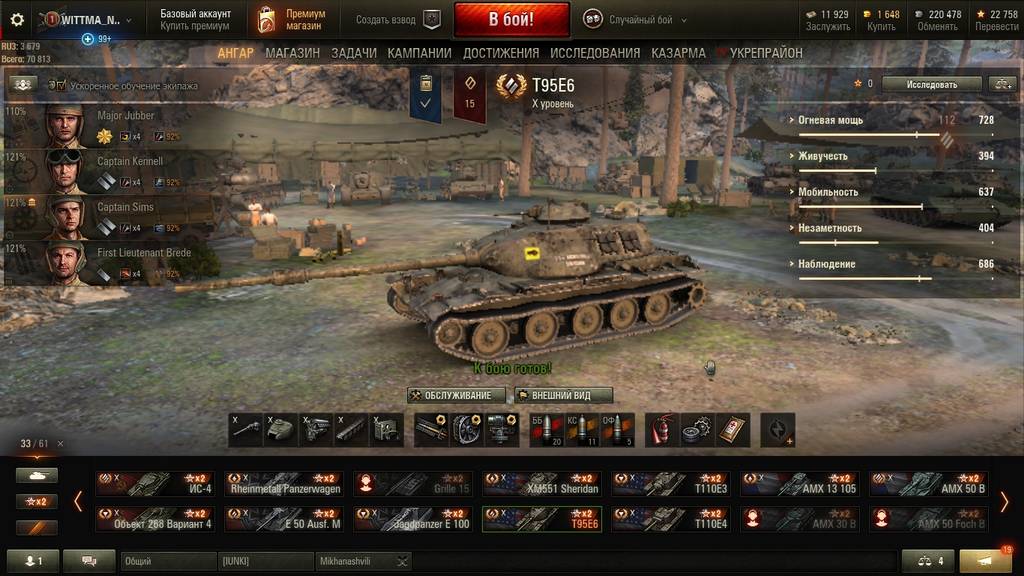Start a battle with the В бой! button

pyautogui.click(x=511, y=19)
